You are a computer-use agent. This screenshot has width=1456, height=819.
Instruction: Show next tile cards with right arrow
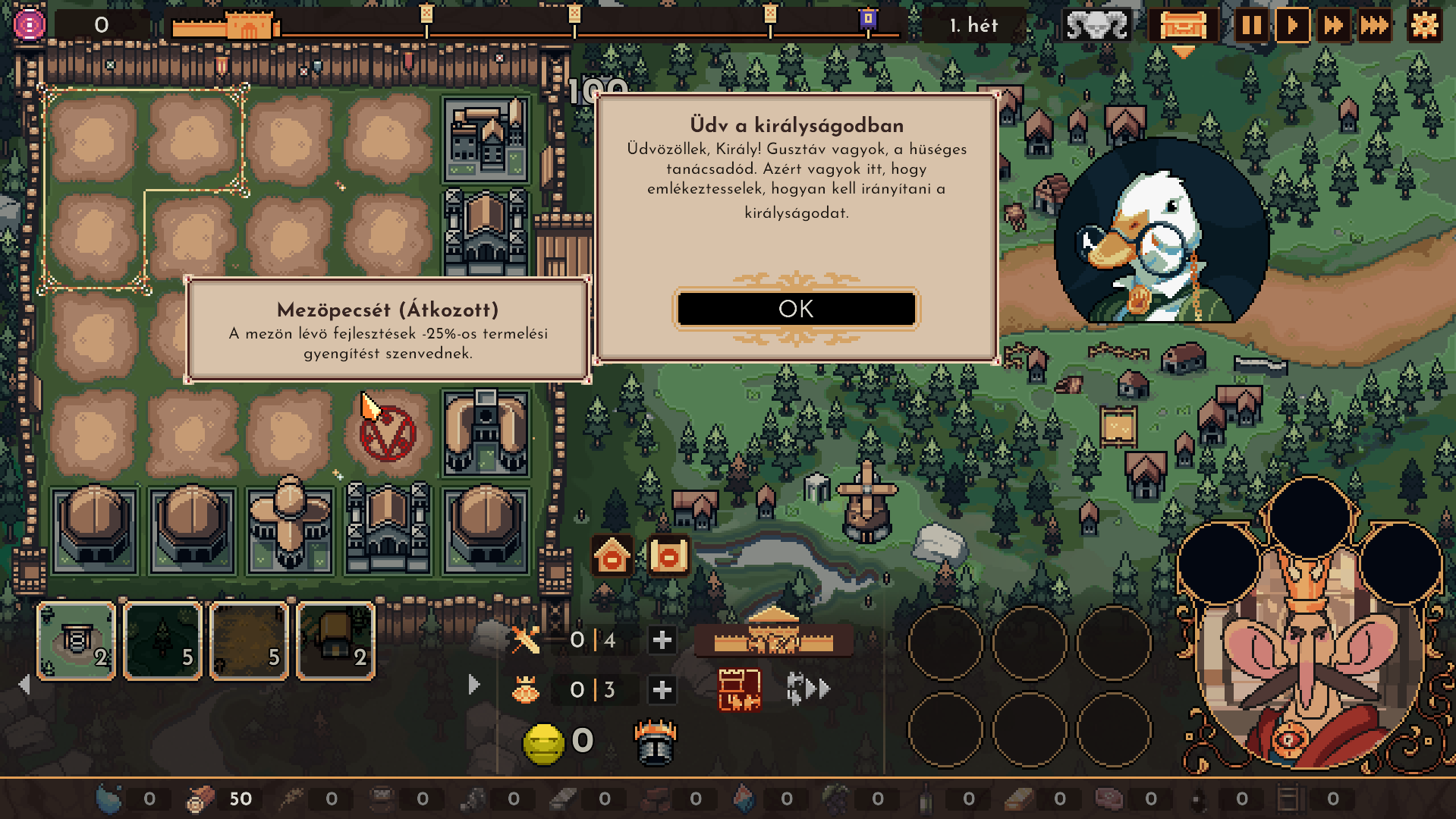pos(474,685)
